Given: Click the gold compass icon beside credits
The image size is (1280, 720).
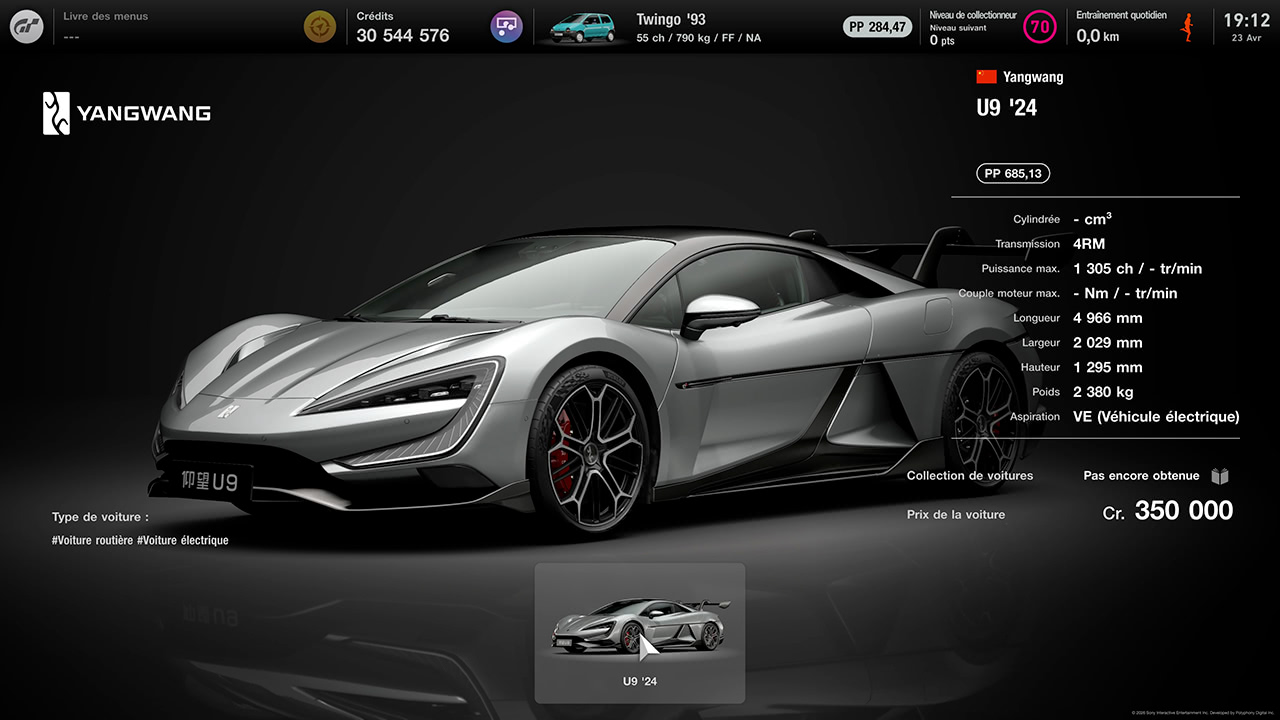Looking at the screenshot, I should point(320,27).
